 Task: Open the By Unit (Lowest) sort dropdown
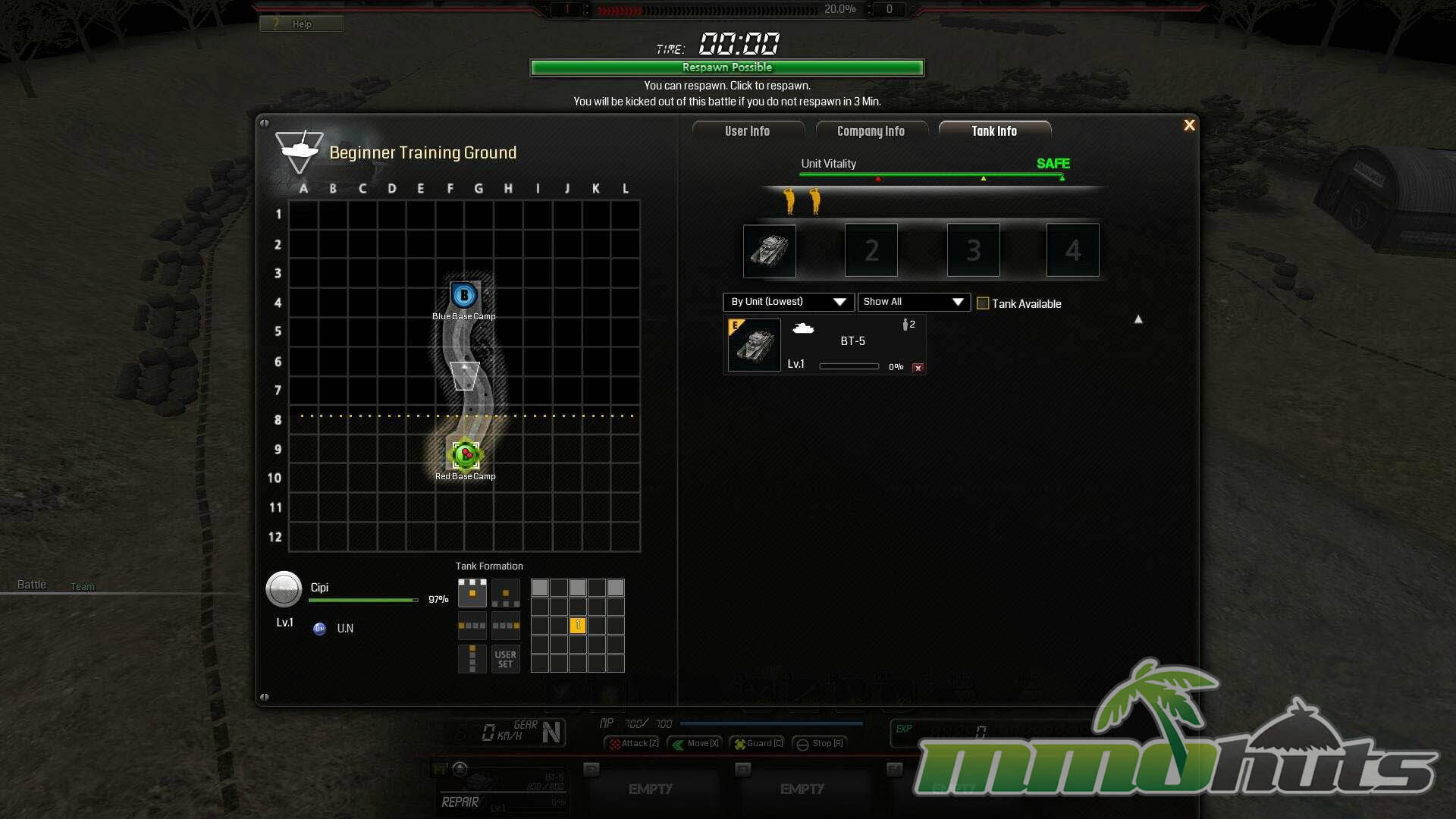[788, 302]
